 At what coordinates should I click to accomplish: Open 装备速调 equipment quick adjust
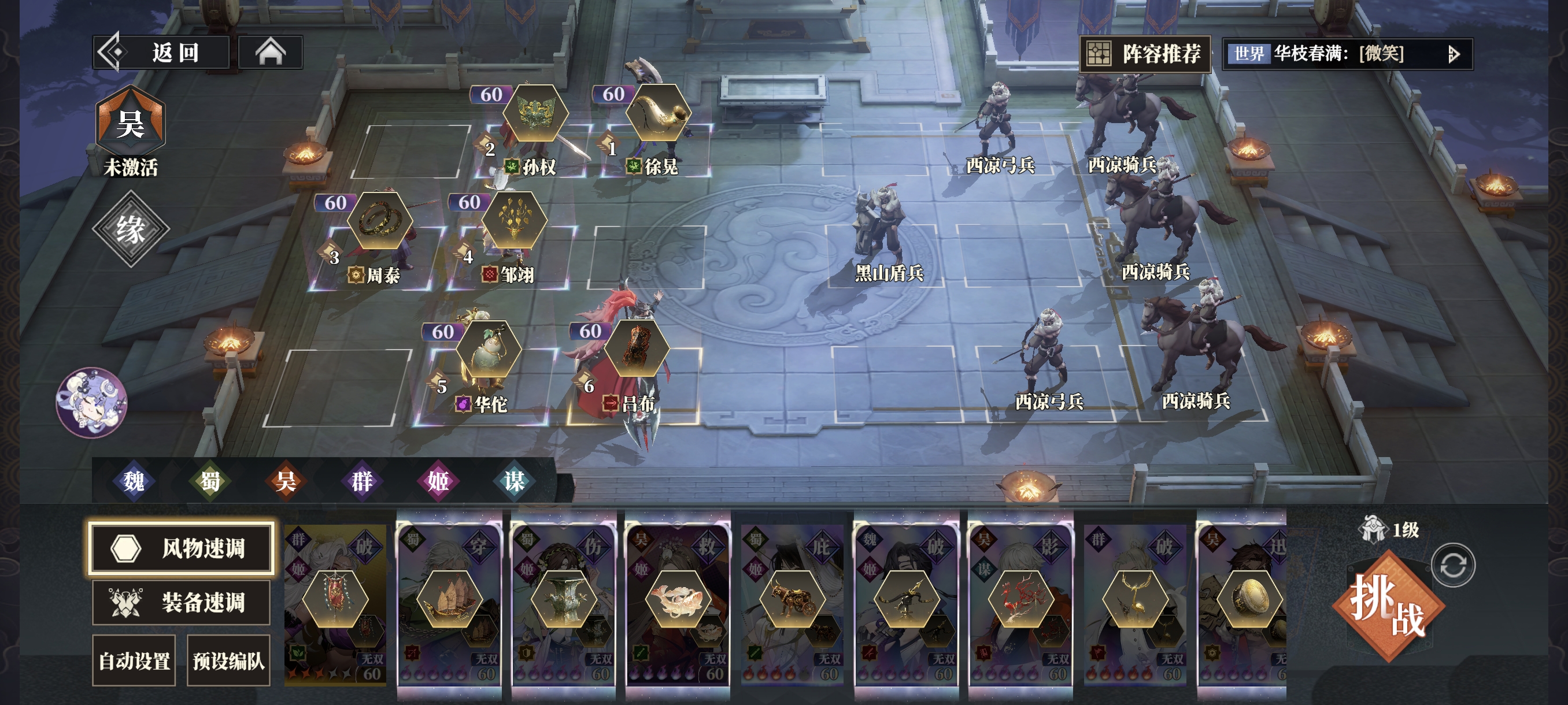pyautogui.click(x=181, y=602)
